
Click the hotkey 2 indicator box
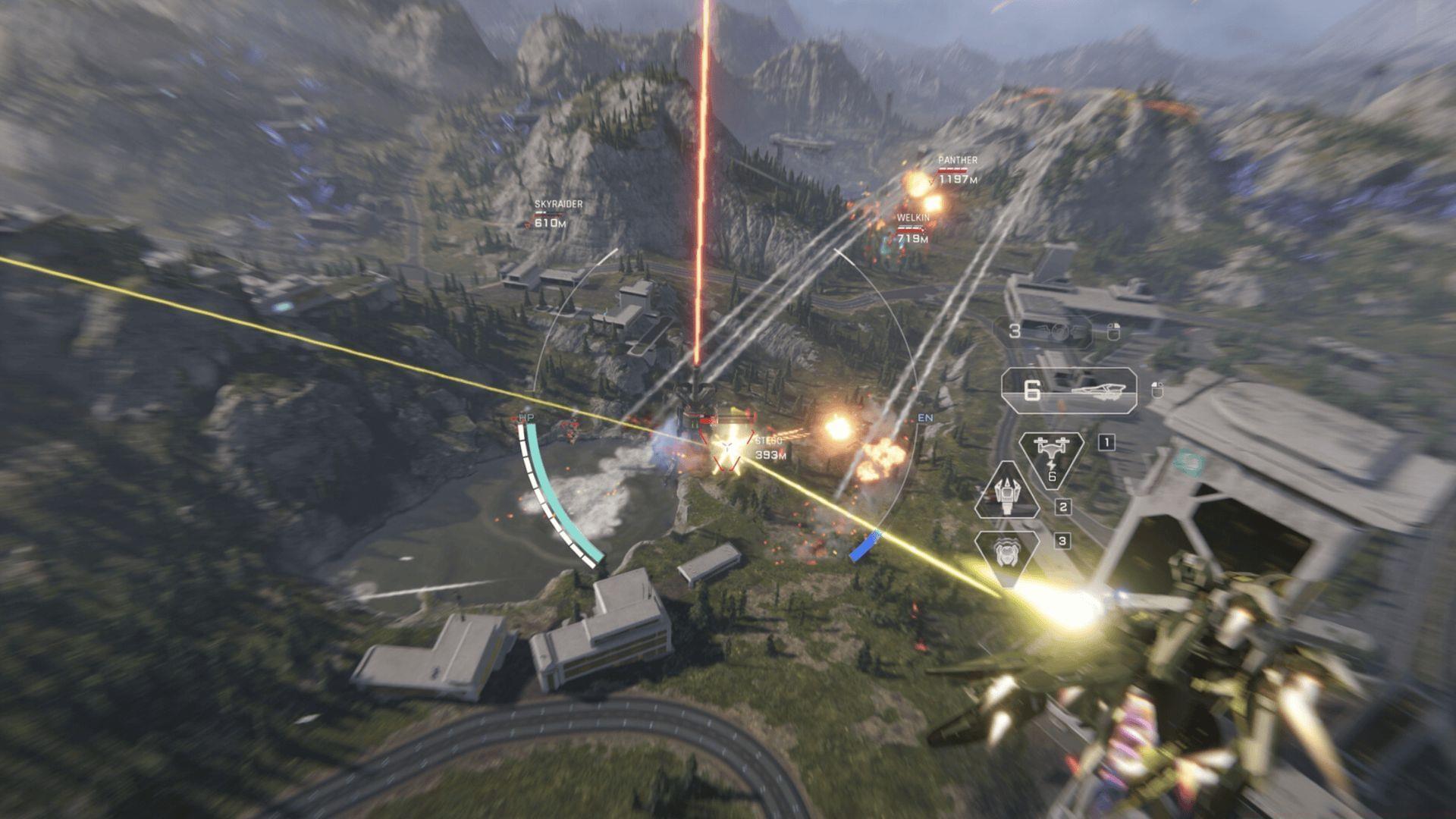pos(1062,506)
